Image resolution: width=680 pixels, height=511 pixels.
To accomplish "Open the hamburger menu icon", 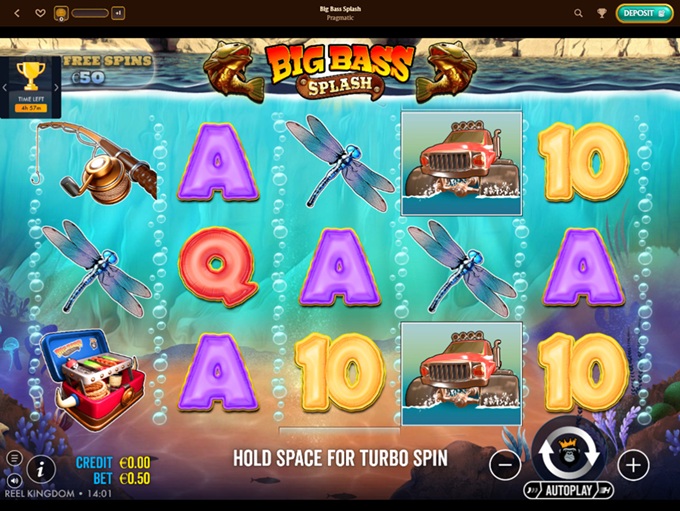I will 14,458.
